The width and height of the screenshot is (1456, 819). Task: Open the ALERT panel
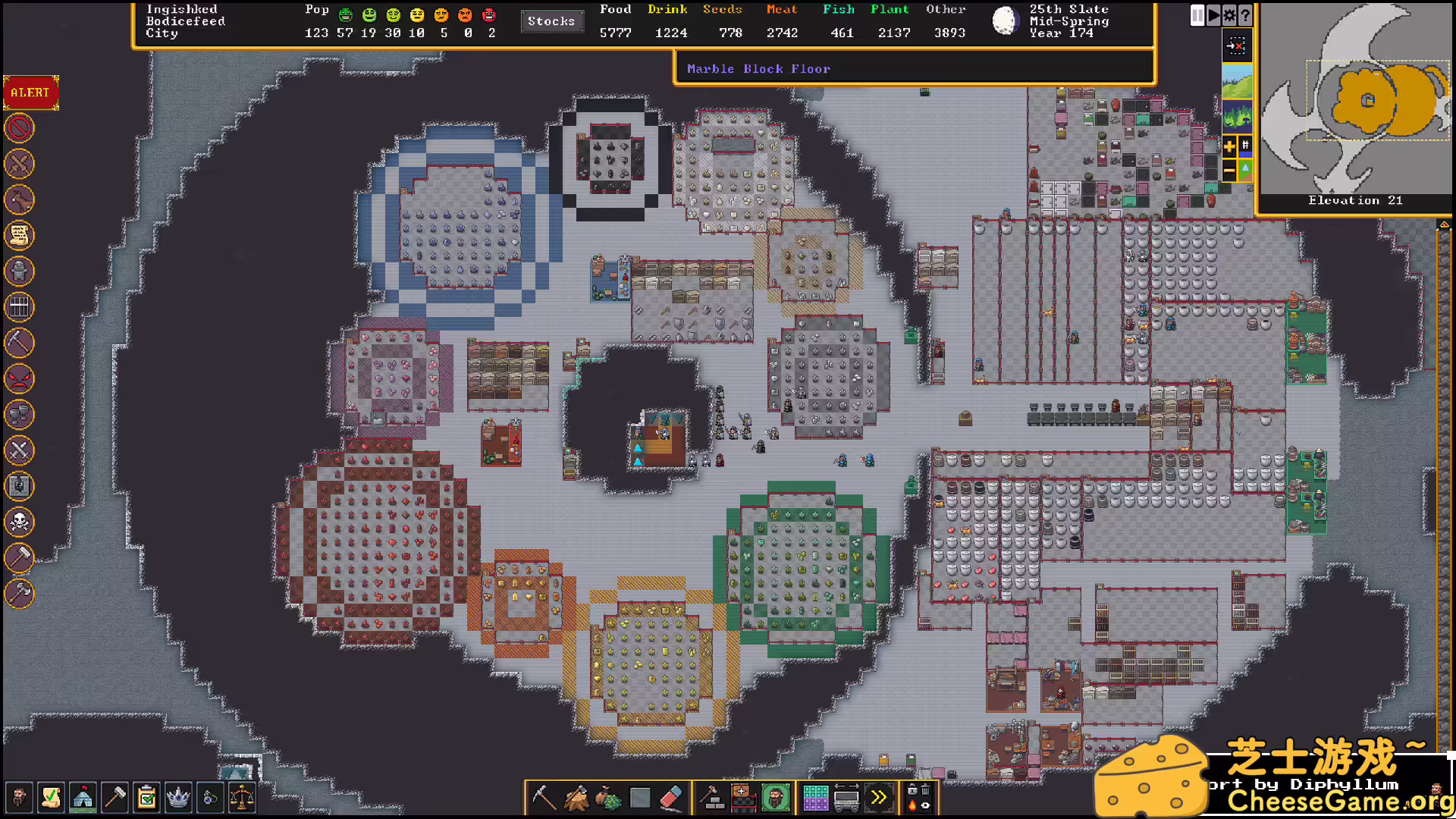[30, 93]
